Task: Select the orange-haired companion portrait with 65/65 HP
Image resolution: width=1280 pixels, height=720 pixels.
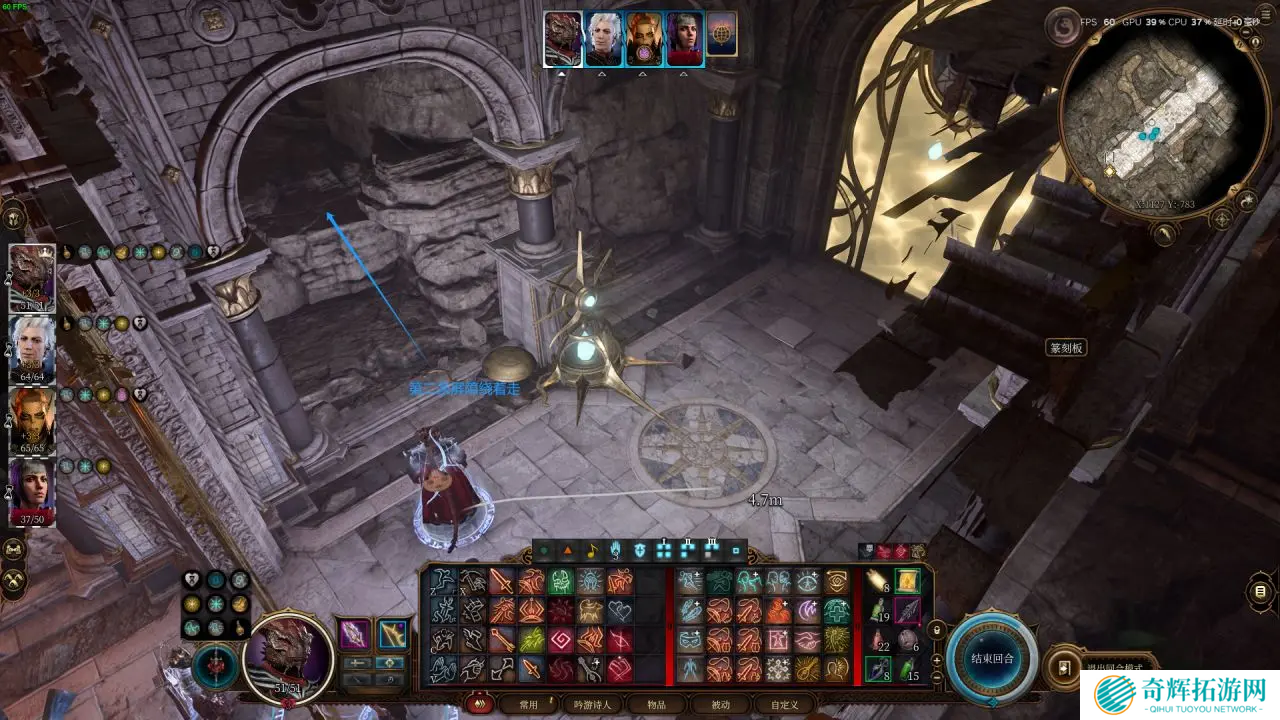Action: (32, 419)
